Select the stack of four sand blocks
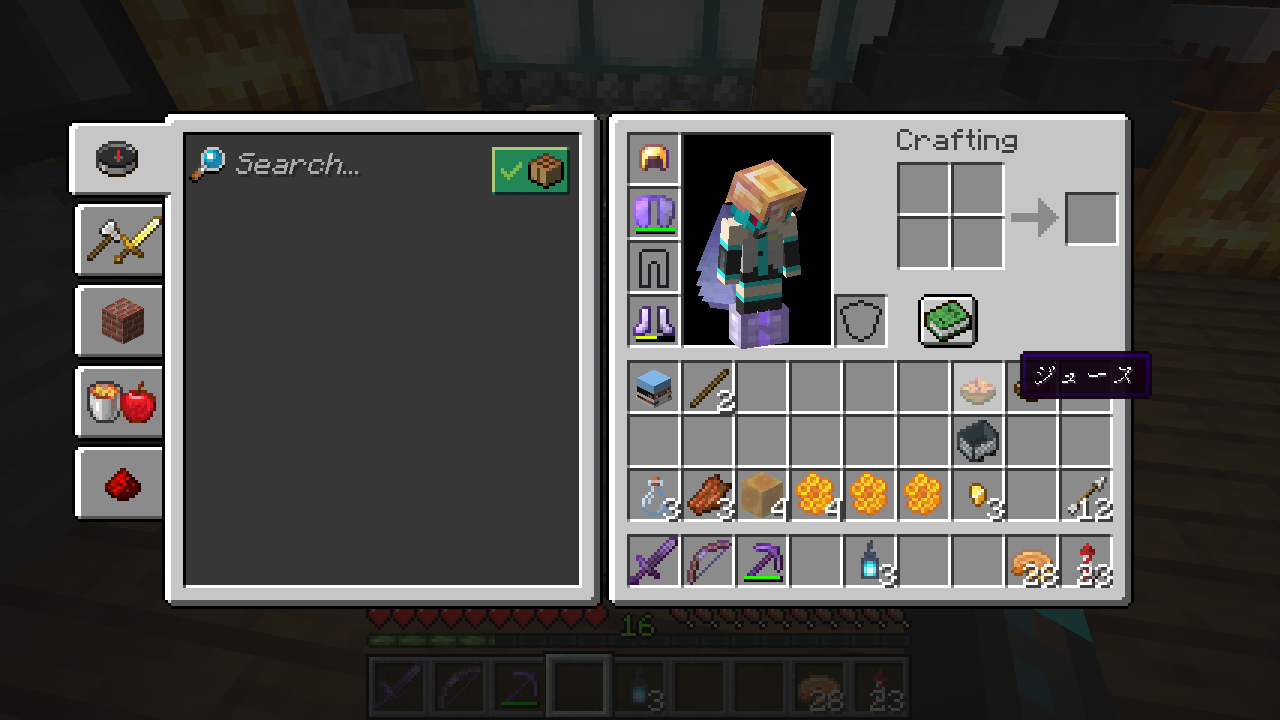The image size is (1280, 720). pyautogui.click(x=763, y=496)
